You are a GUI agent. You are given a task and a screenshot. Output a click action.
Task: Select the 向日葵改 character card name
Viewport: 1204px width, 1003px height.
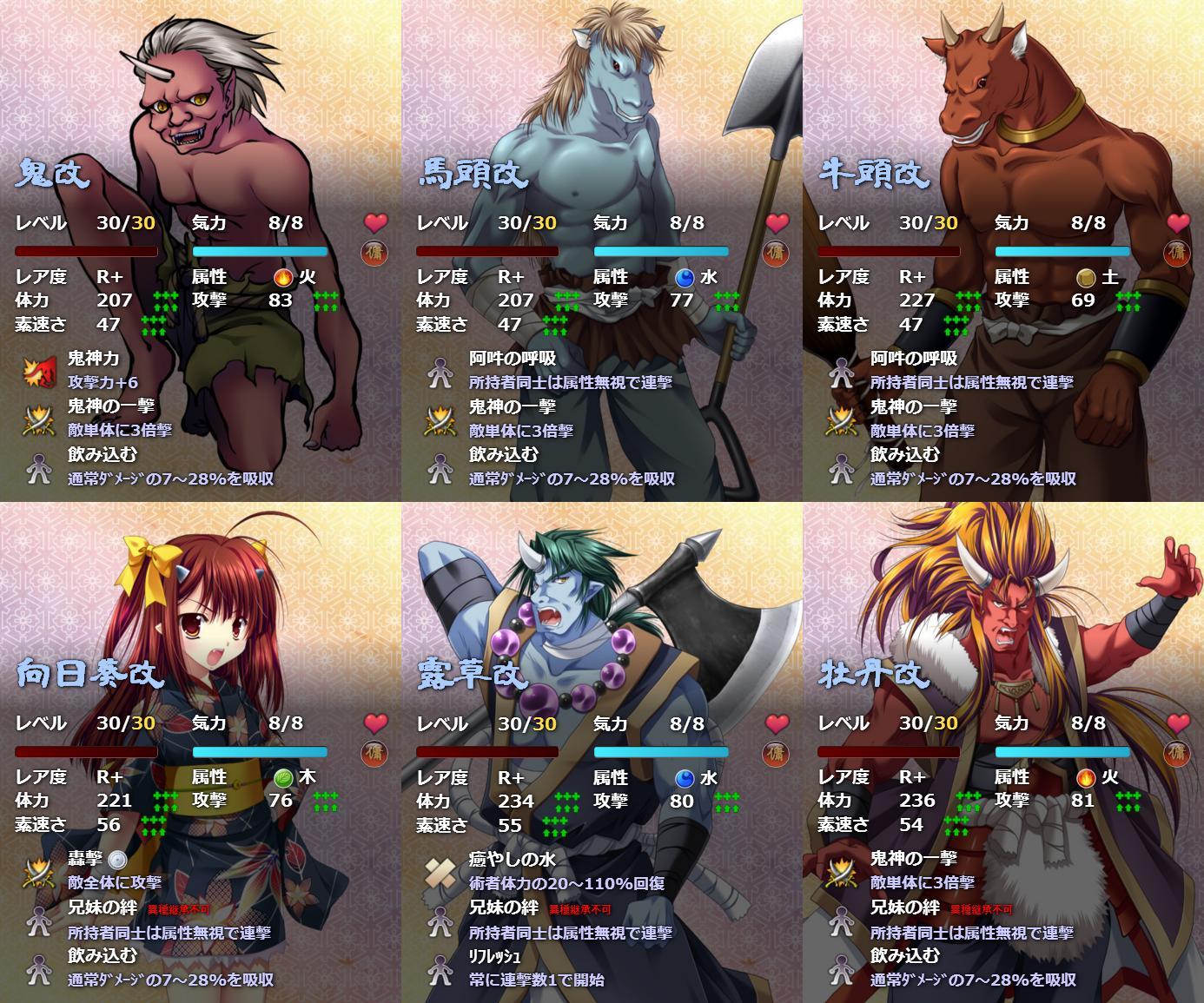[x=90, y=674]
